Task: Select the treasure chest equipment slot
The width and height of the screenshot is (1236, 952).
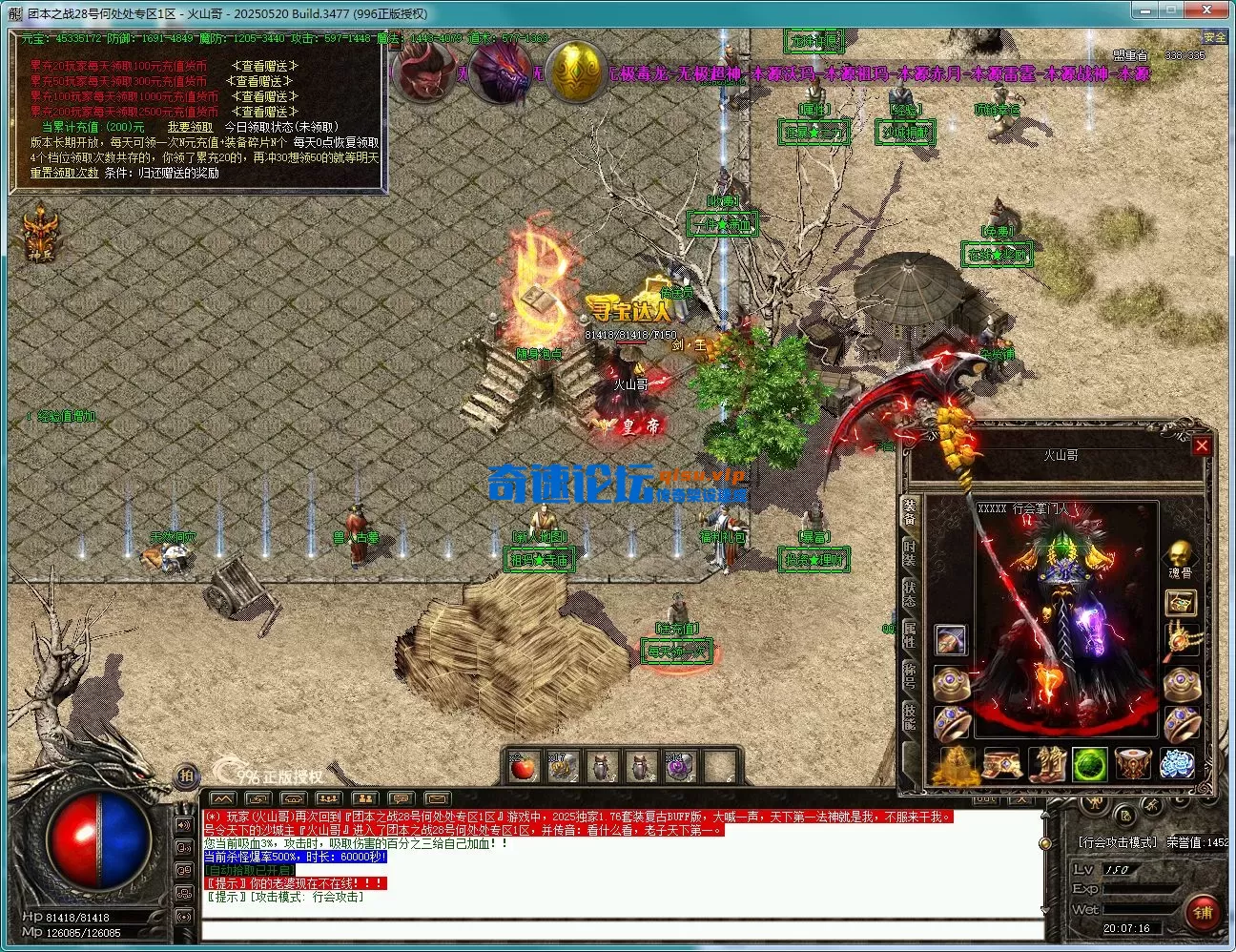Action: pos(1181,603)
